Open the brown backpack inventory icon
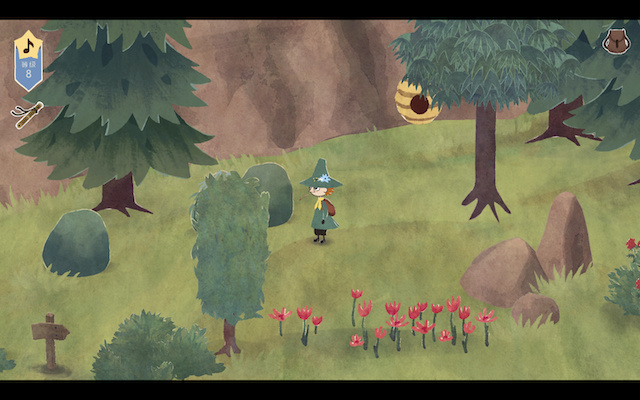640x400 pixels. tap(614, 41)
